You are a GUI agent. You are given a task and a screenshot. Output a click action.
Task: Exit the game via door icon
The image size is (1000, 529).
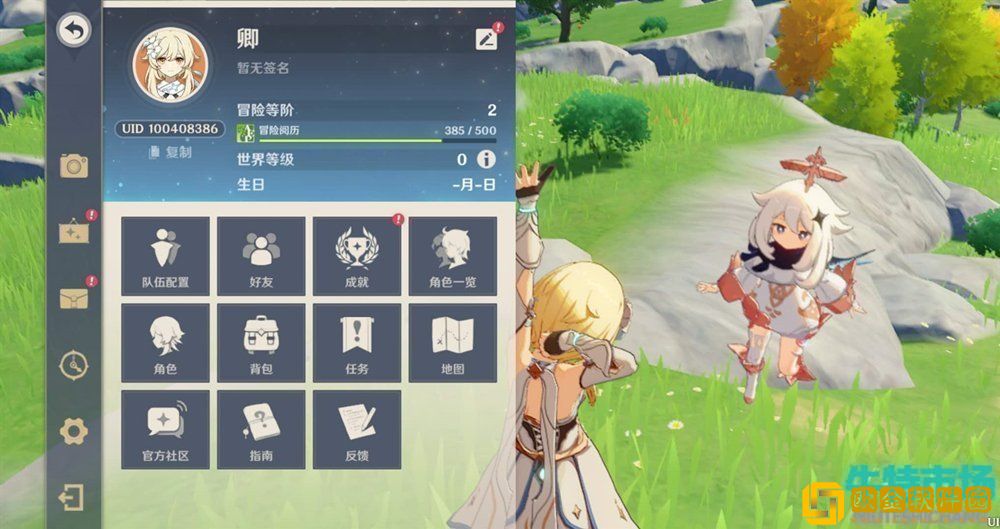pyautogui.click(x=72, y=497)
